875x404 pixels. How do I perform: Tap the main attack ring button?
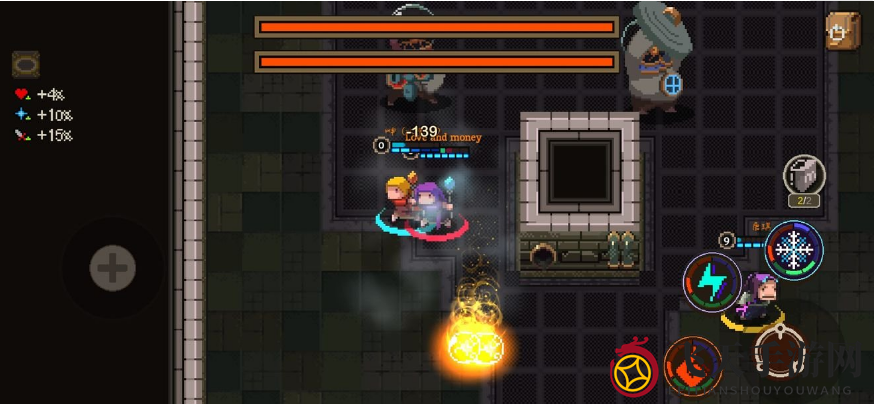(x=777, y=352)
